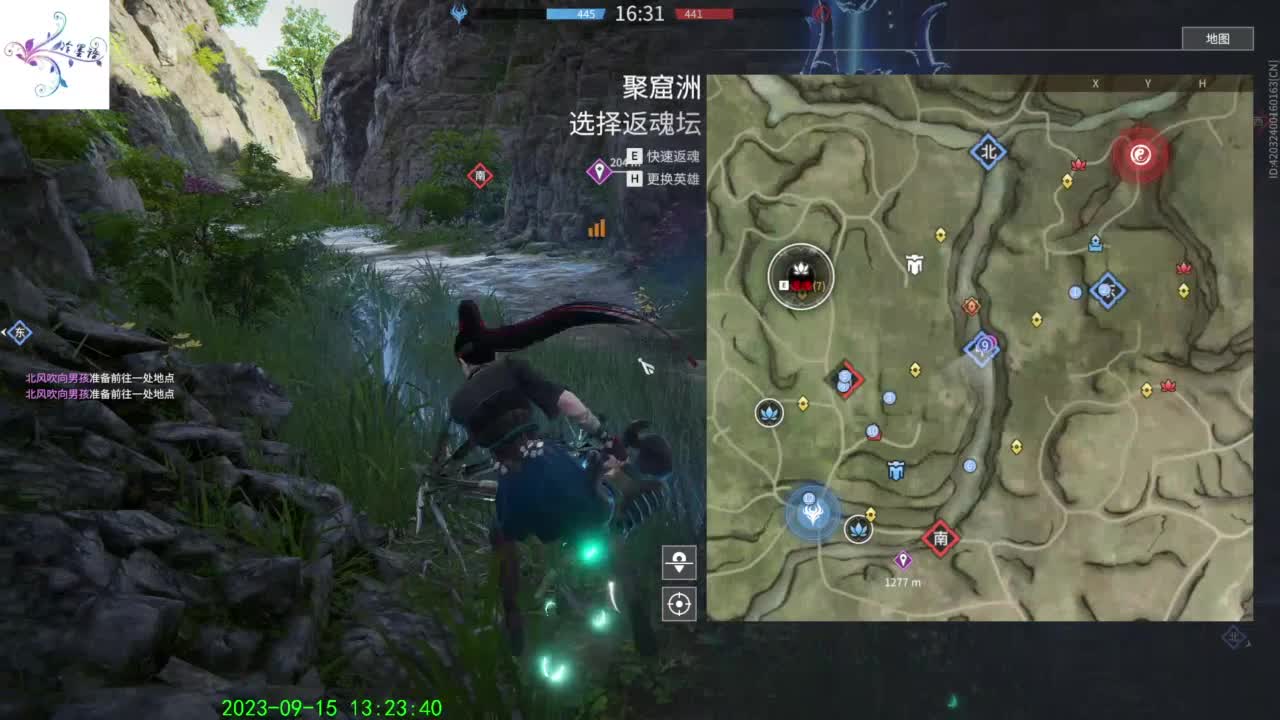Click the blue team health bar at top
The width and height of the screenshot is (1280, 720).
tap(573, 15)
